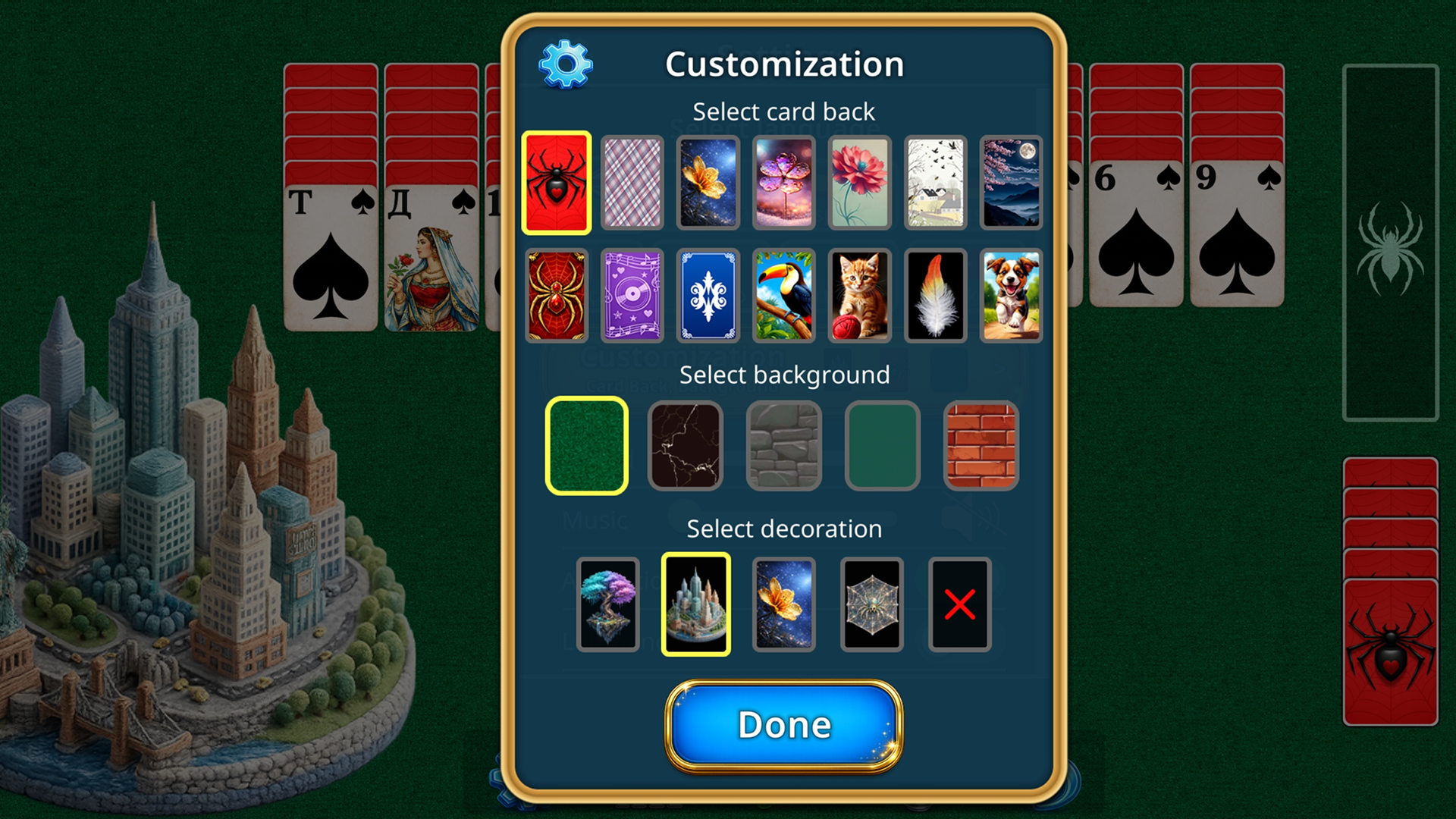Choose the golden spider card back
Viewport: 1456px width, 819px height.
click(556, 296)
